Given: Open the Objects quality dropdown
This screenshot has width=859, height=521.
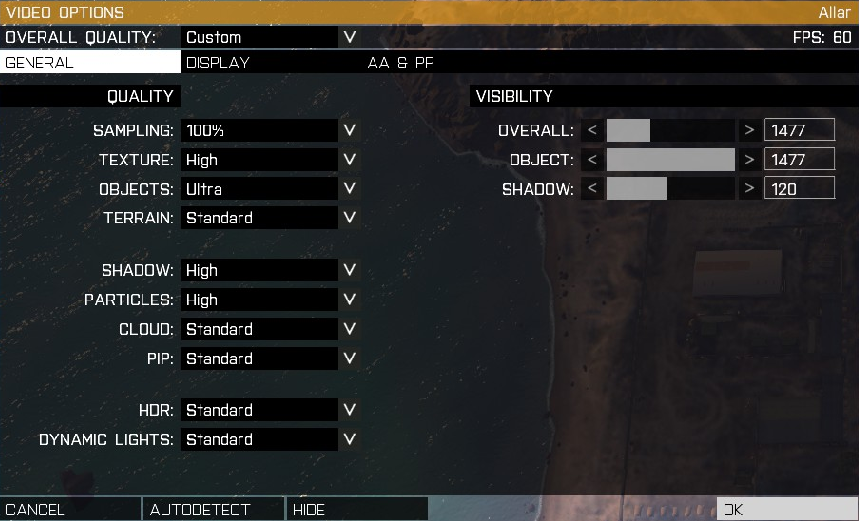Looking at the screenshot, I should (270, 189).
